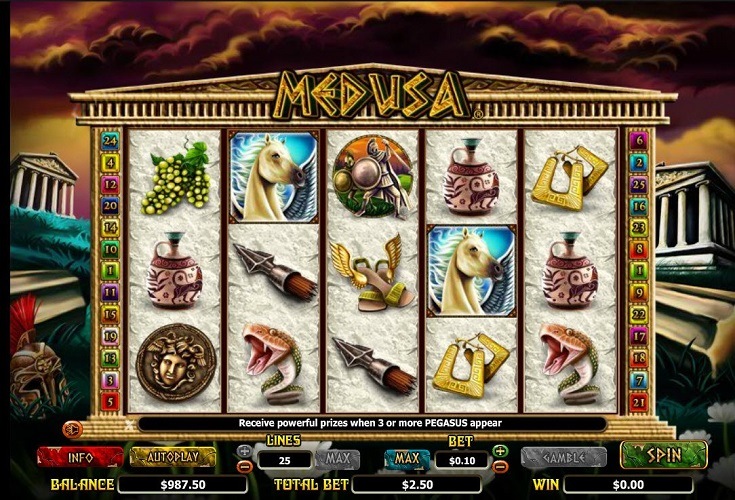Increase the number of lines
This screenshot has width=735, height=500.
point(245,451)
